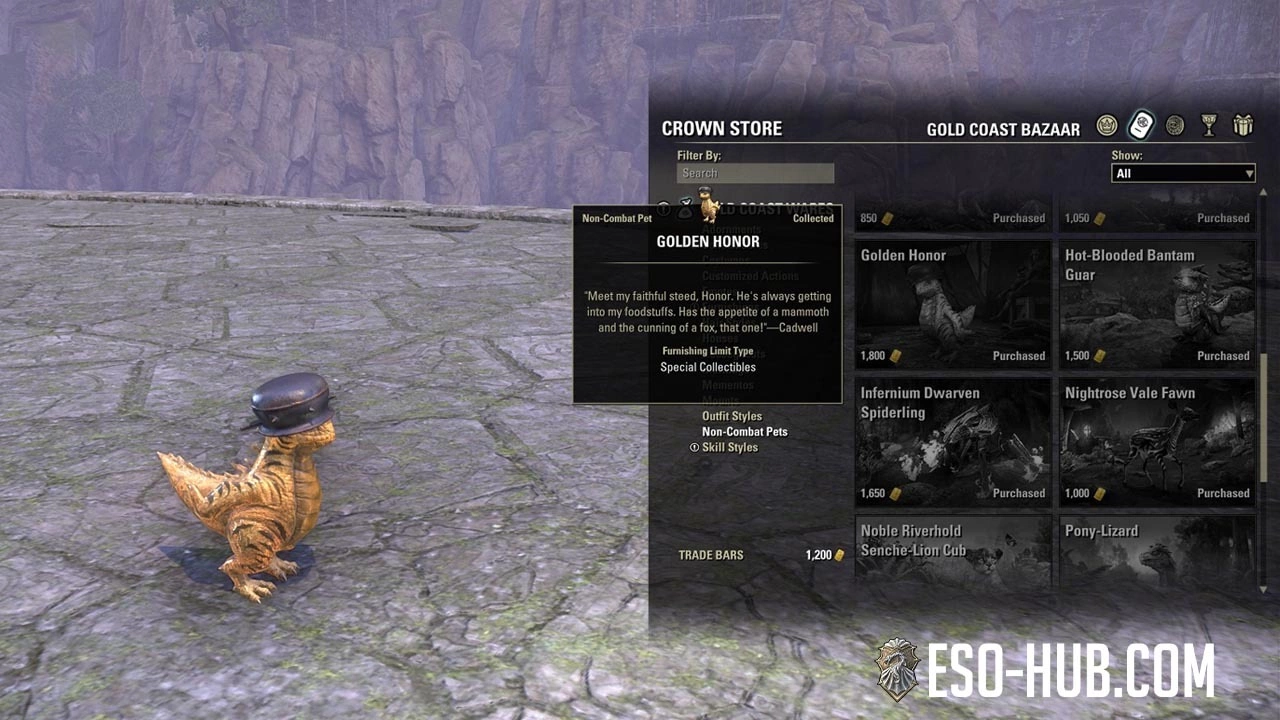Select the Nightrose Vale Fawn tile
Screen dimensions: 1280x720
coord(1156,441)
